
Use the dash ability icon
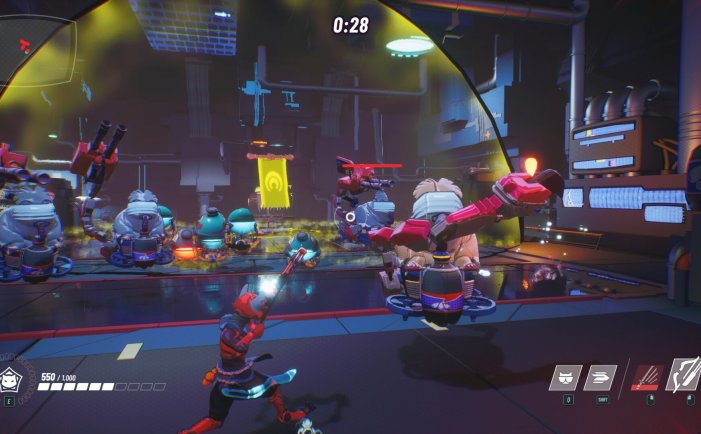coord(601,378)
